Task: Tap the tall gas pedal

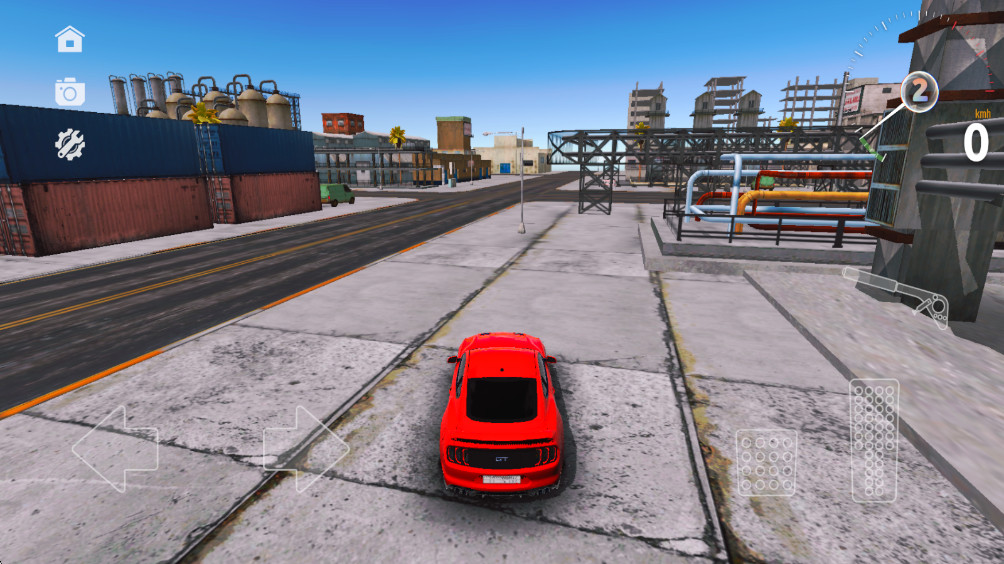Action: pyautogui.click(x=874, y=439)
